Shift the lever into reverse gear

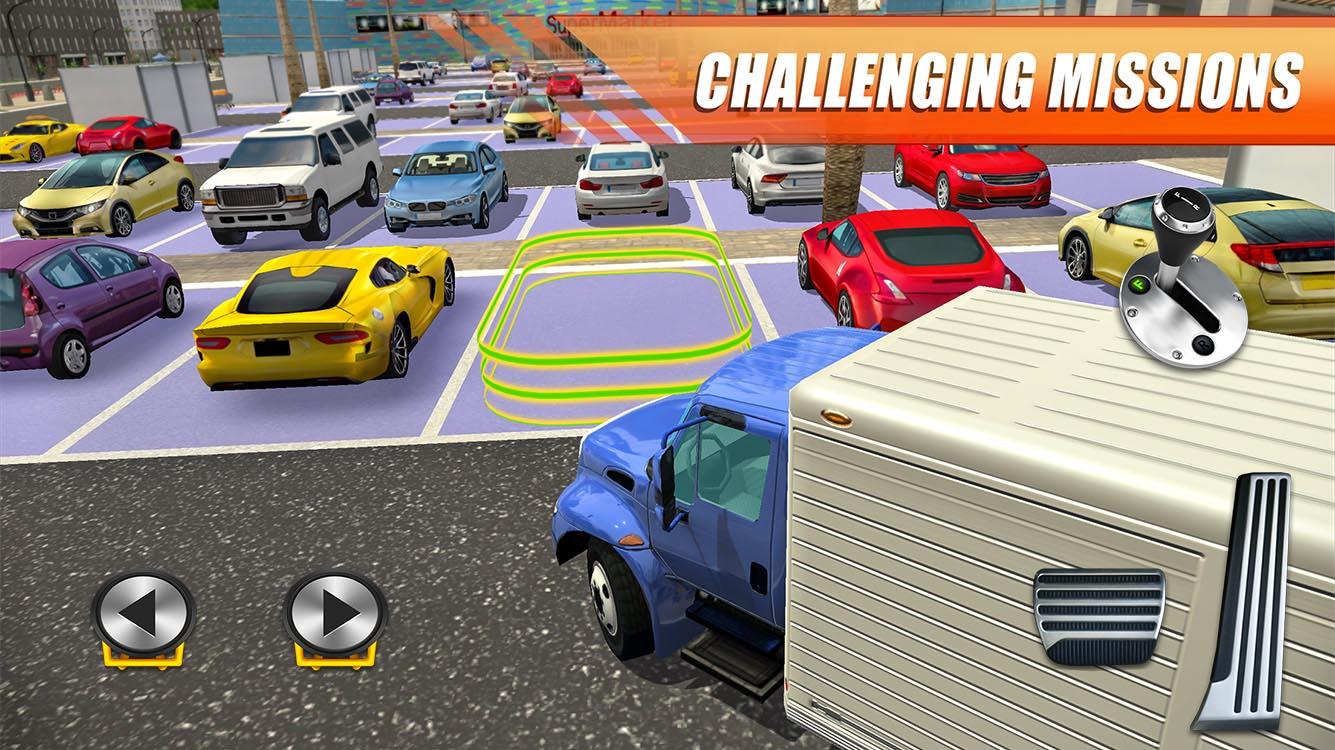pyautogui.click(x=1202, y=344)
